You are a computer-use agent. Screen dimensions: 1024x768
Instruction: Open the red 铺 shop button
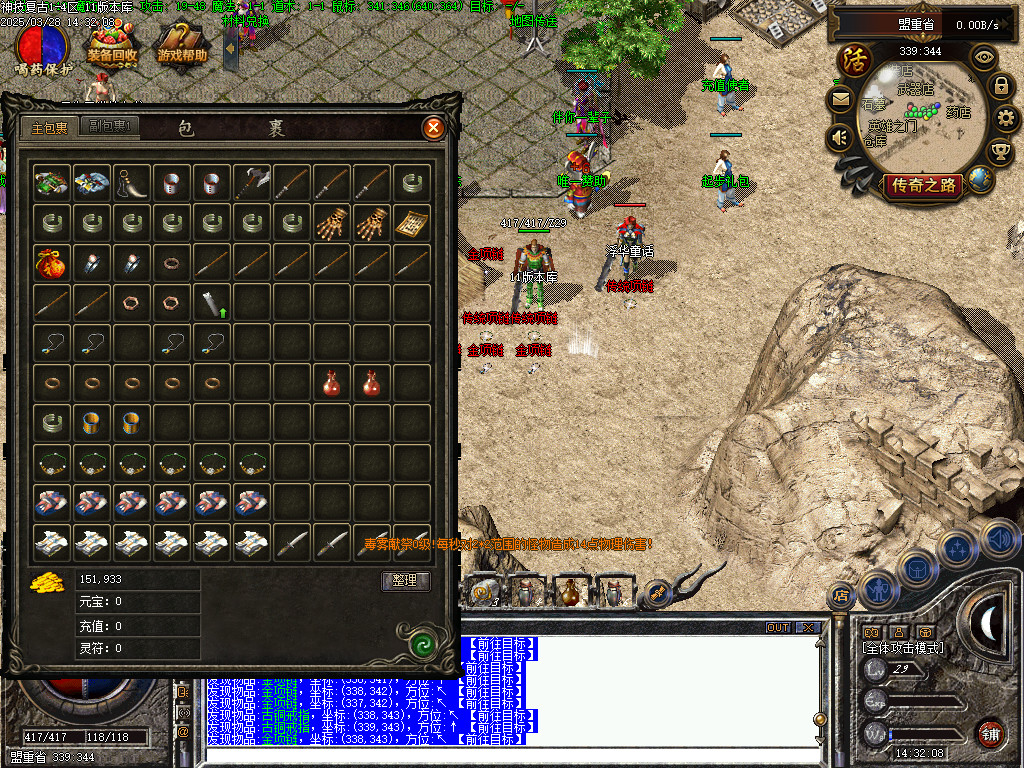[991, 734]
